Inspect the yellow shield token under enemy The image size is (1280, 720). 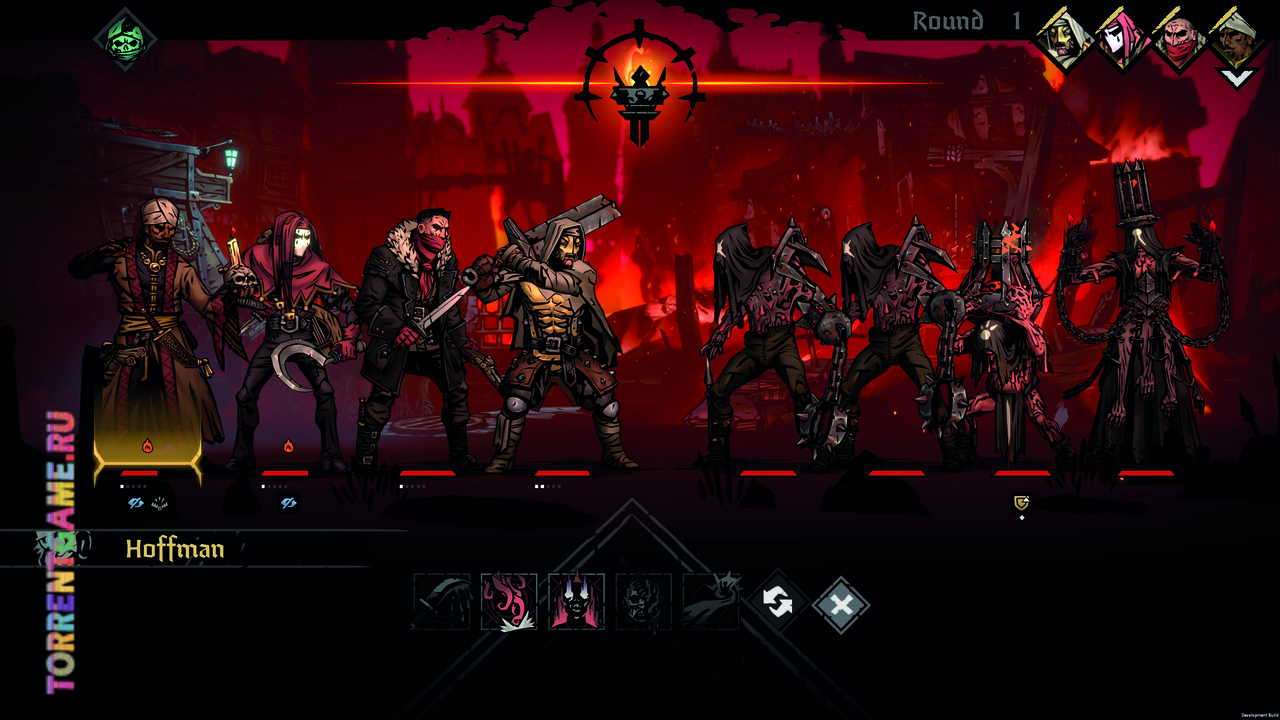coord(1021,503)
